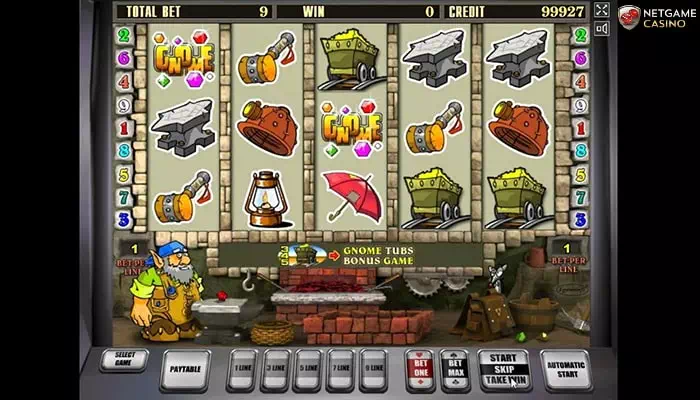Click the Bet One button
The width and height of the screenshot is (700, 400).
[420, 369]
